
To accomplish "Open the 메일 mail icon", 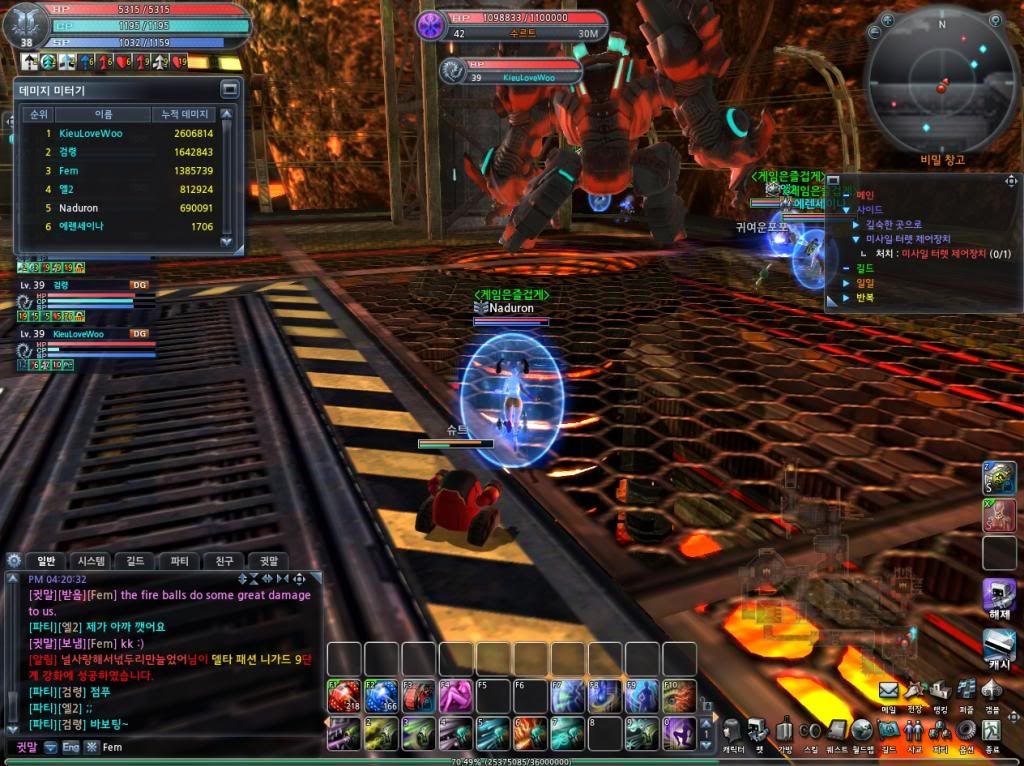I will point(888,690).
